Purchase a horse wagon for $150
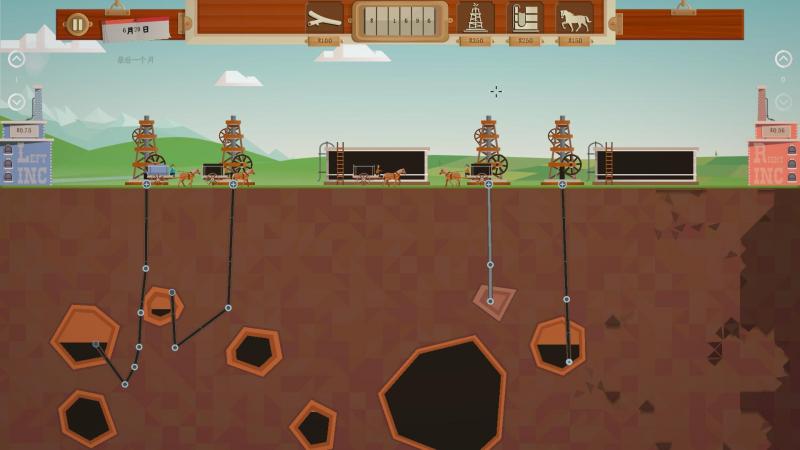 [574, 18]
